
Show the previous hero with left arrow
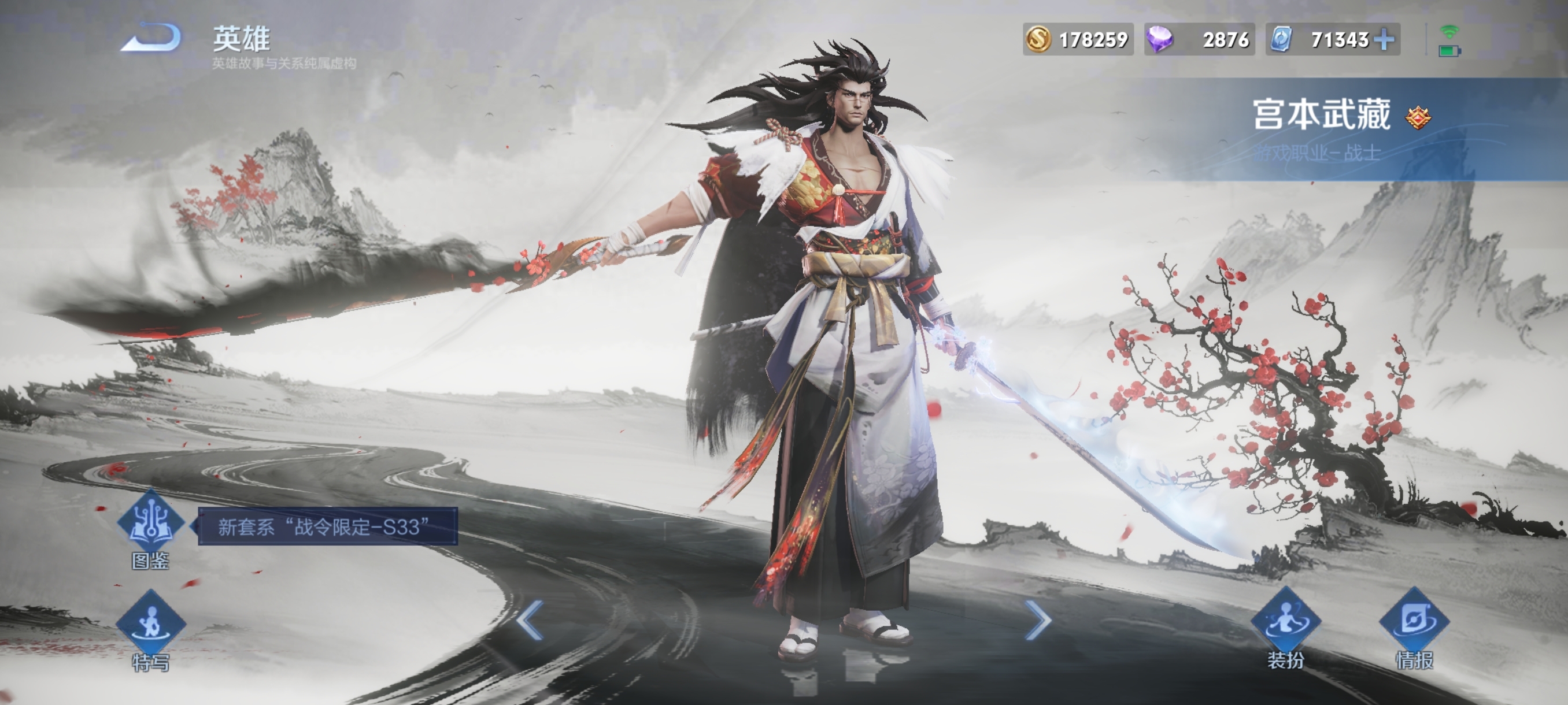pos(530,620)
